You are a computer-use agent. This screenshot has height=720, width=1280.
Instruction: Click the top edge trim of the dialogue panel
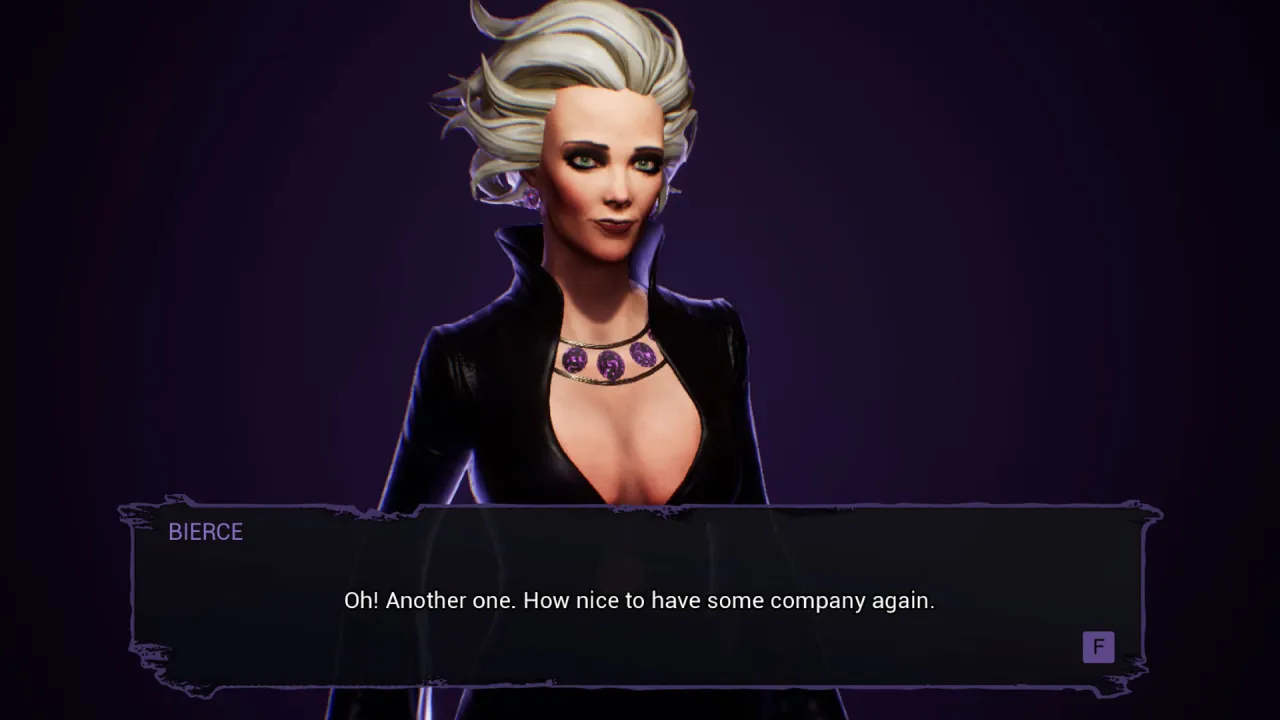[x=640, y=508]
